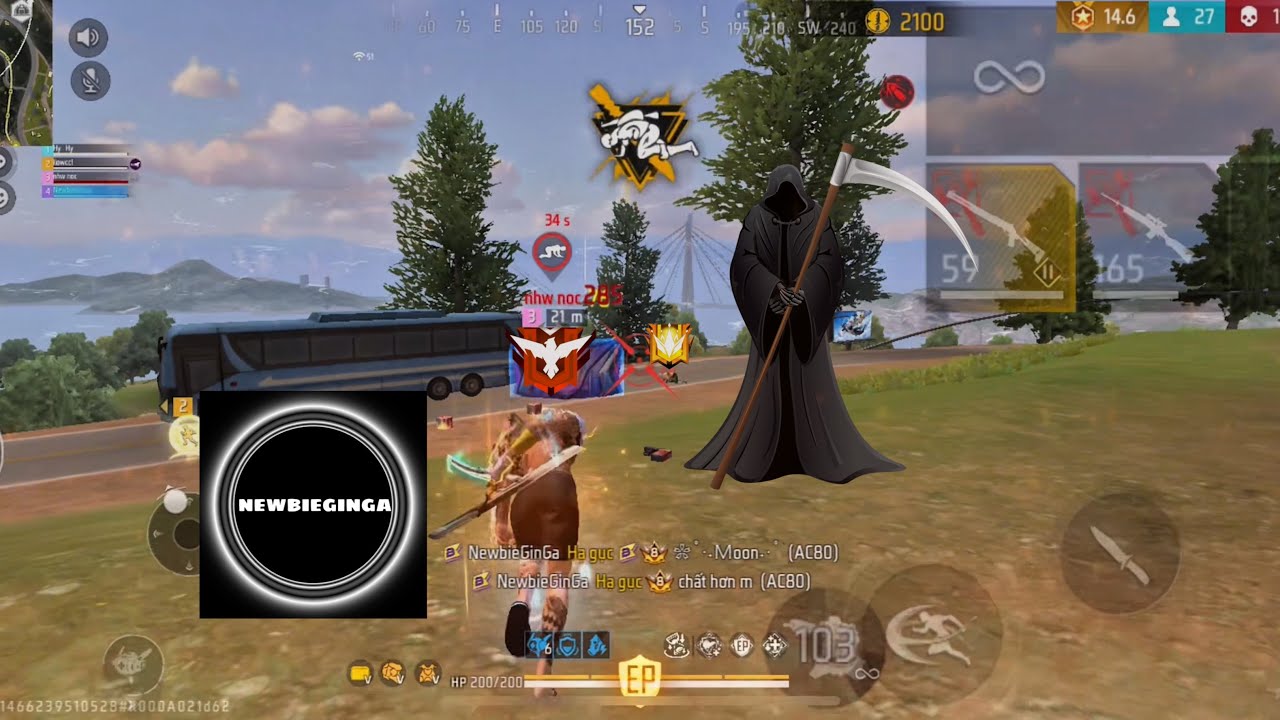
Task: Tap the armor vest icon
Action: pyautogui.click(x=427, y=673)
